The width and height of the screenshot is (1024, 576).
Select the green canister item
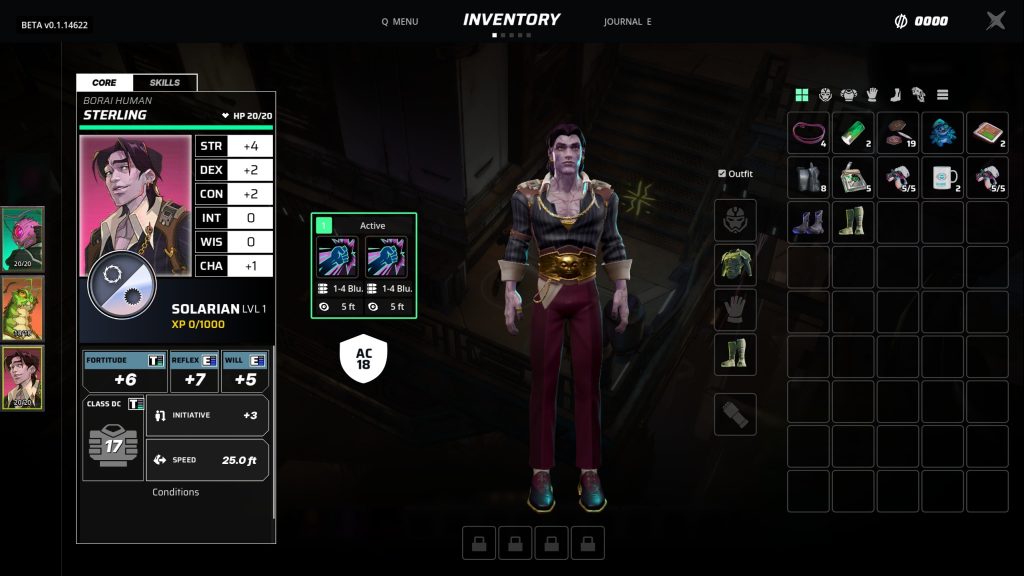[x=853, y=133]
